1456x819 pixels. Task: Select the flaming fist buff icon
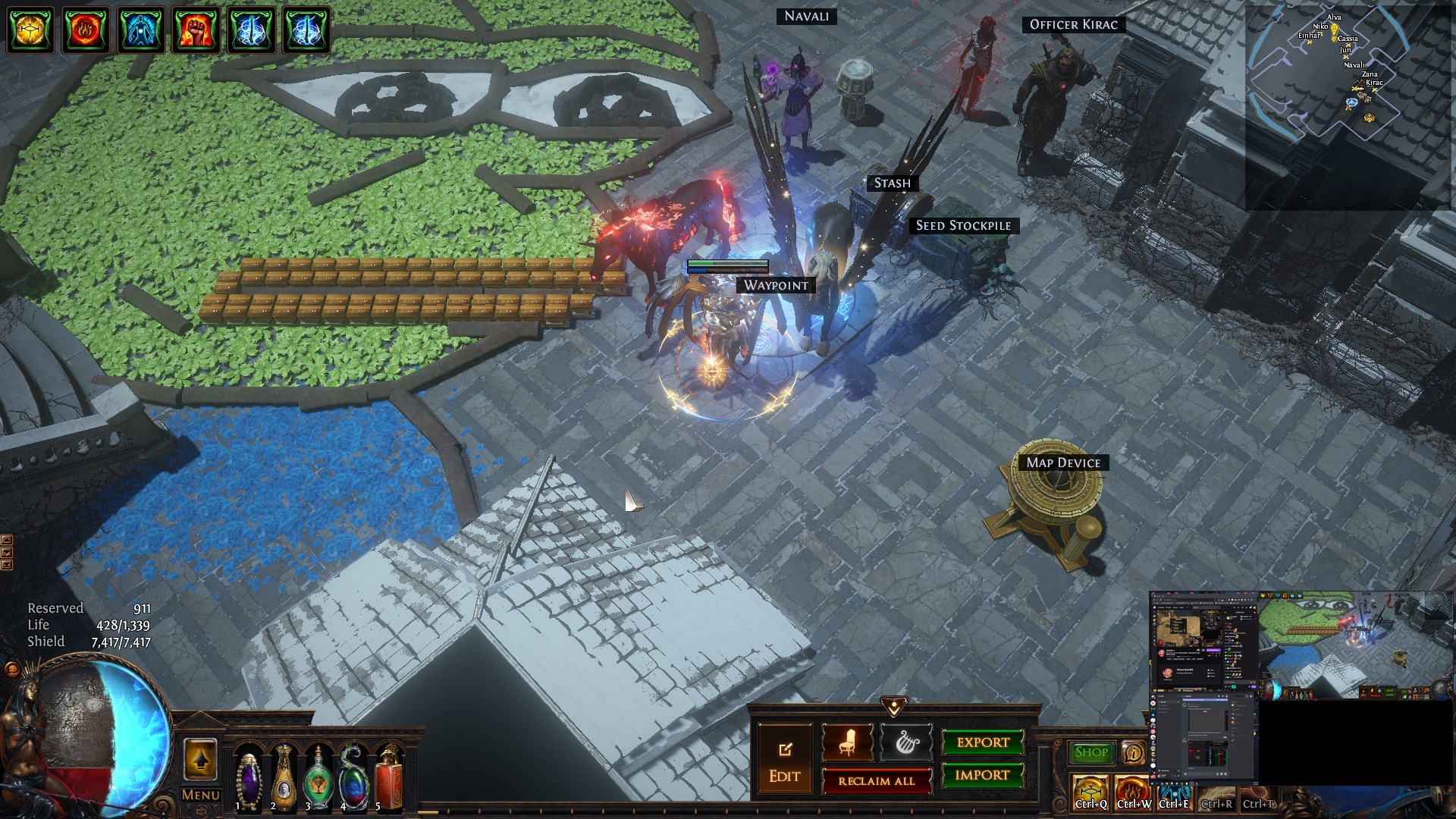(x=196, y=30)
